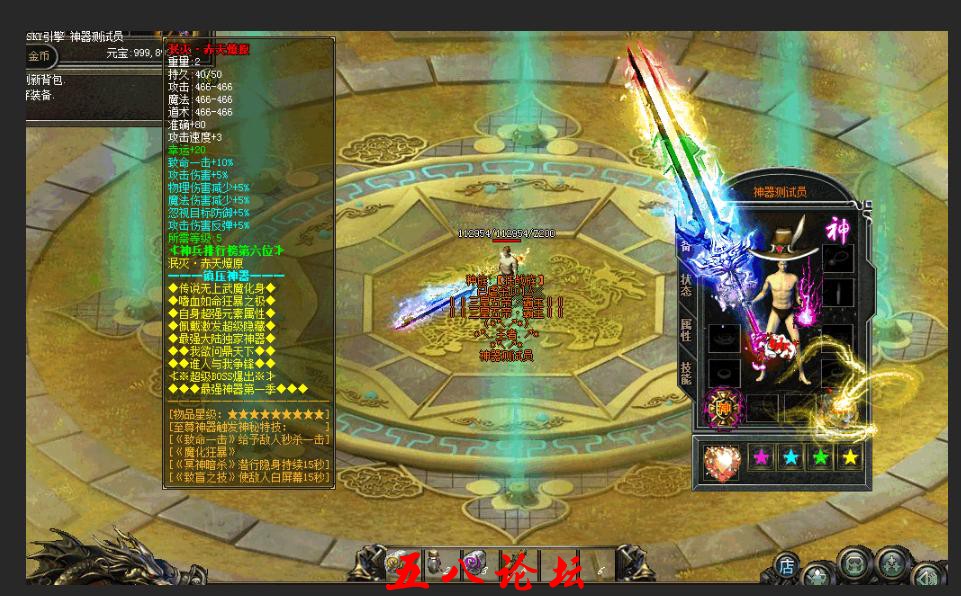Viewport: 961px width, 596px height.
Task: Toggle the speaker sound button
Action: pyautogui.click(x=926, y=576)
